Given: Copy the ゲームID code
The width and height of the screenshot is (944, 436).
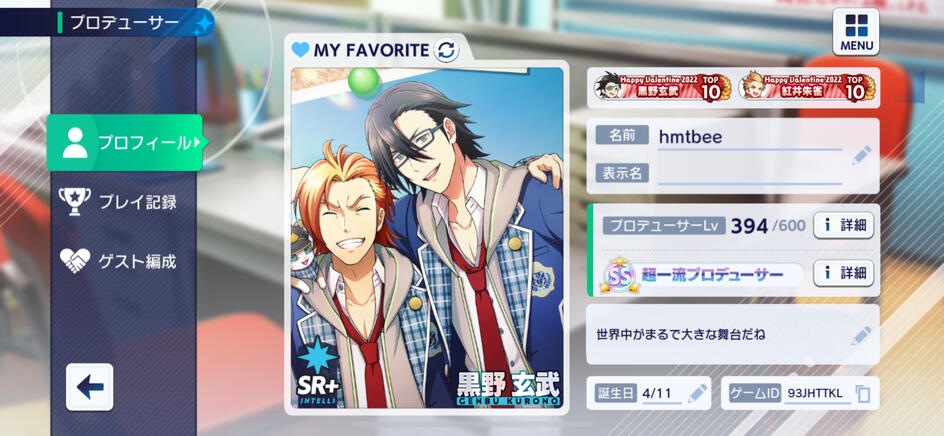Looking at the screenshot, I should click(x=862, y=394).
